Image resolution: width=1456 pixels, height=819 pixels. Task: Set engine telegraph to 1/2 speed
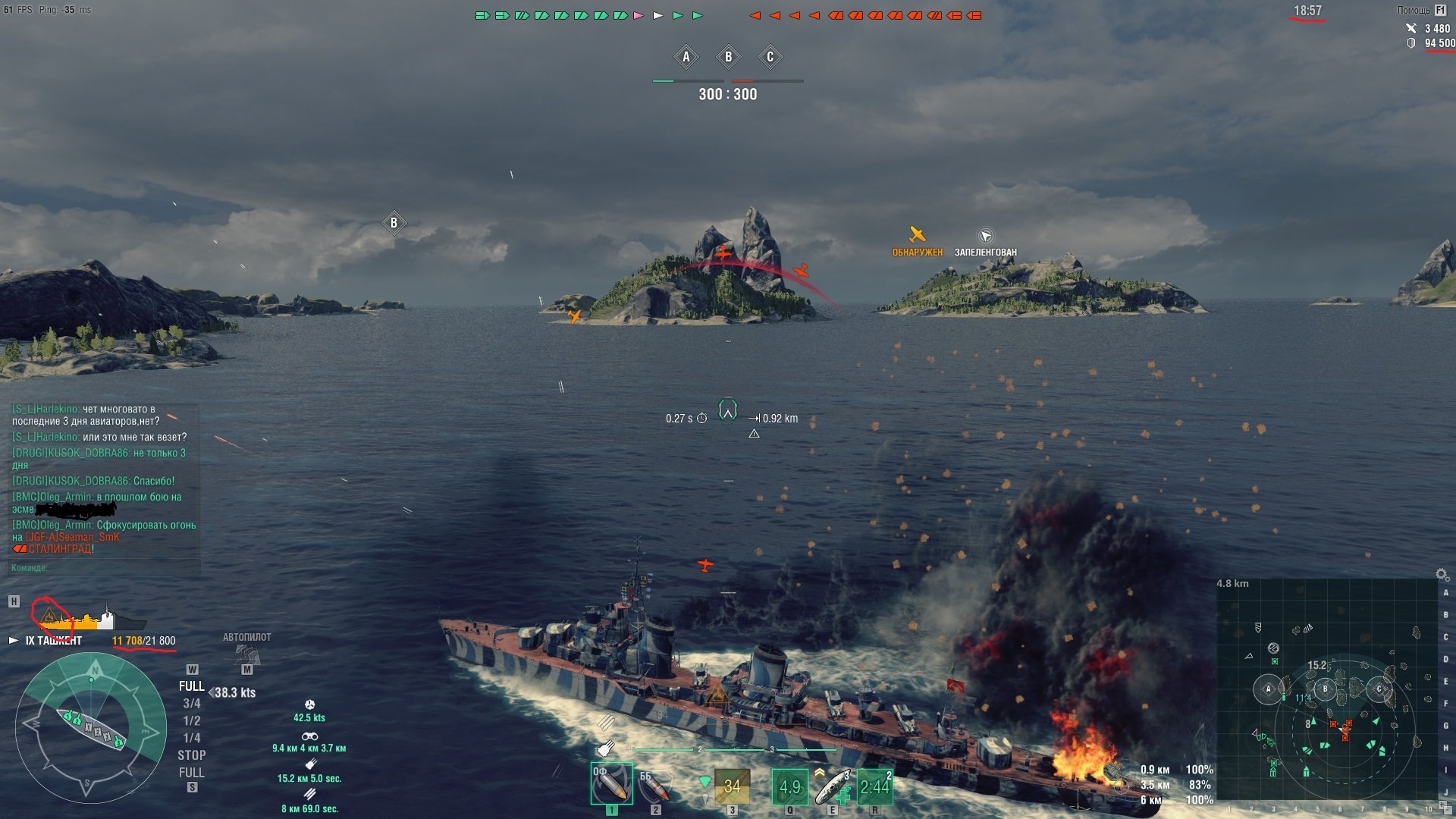(x=192, y=720)
